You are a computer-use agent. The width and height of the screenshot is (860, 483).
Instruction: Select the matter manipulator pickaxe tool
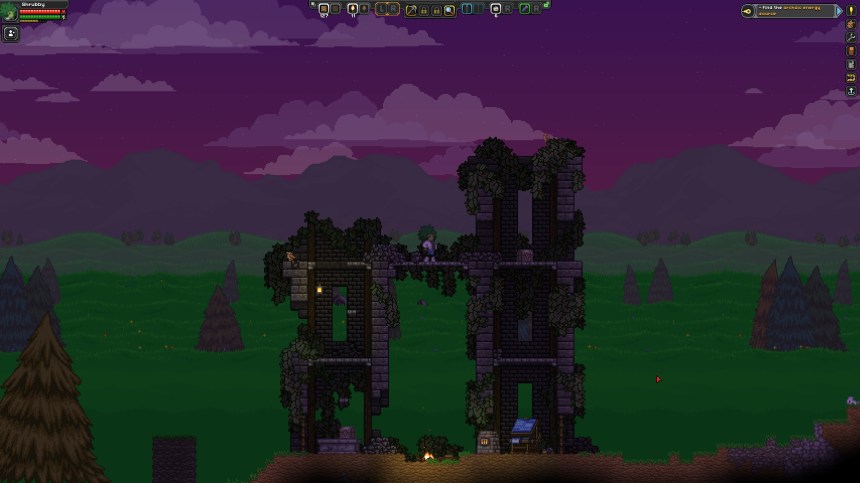(x=410, y=9)
